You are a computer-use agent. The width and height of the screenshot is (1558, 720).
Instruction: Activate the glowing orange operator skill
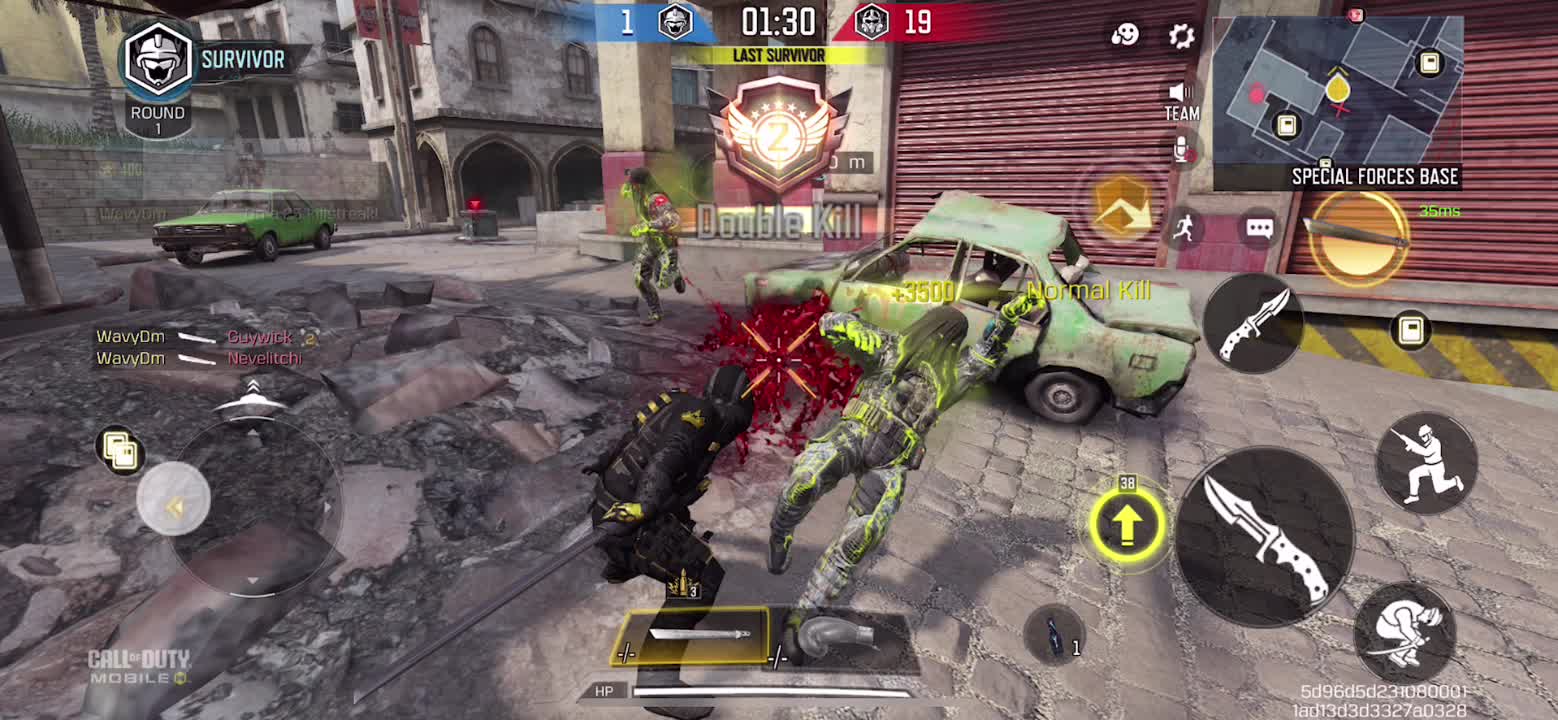(1357, 237)
